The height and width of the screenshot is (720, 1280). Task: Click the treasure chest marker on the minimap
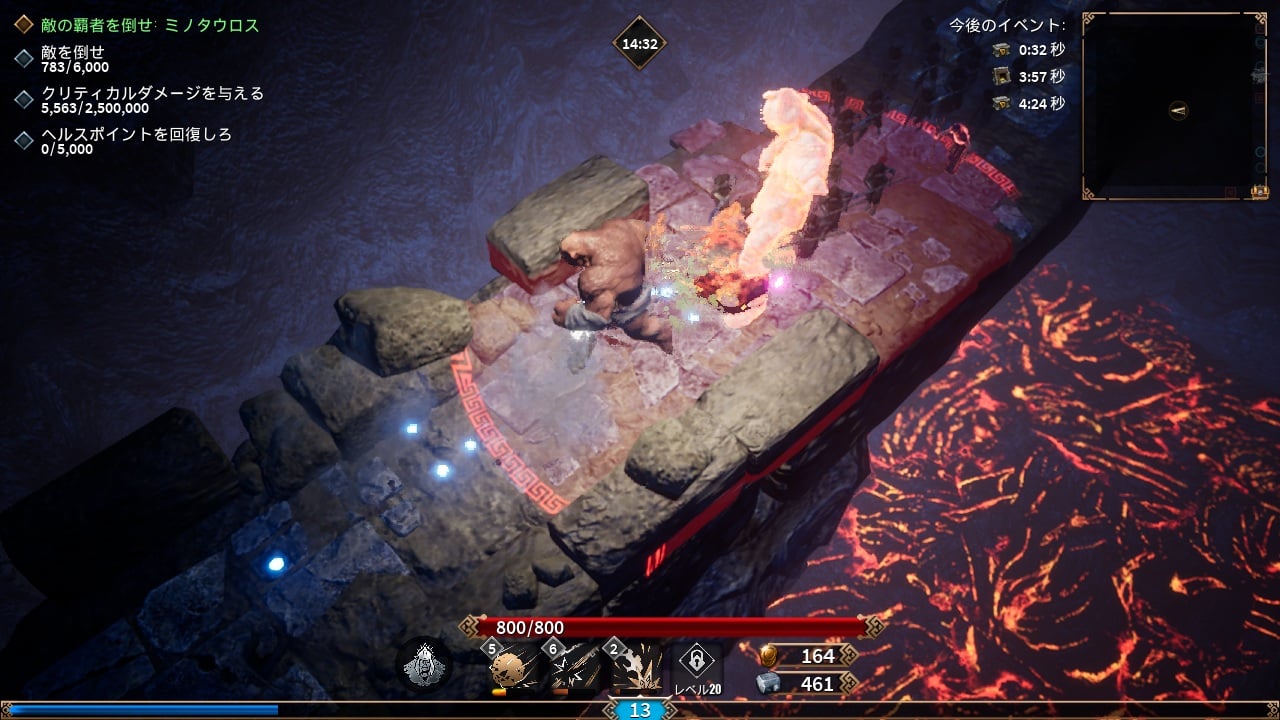(x=1260, y=191)
